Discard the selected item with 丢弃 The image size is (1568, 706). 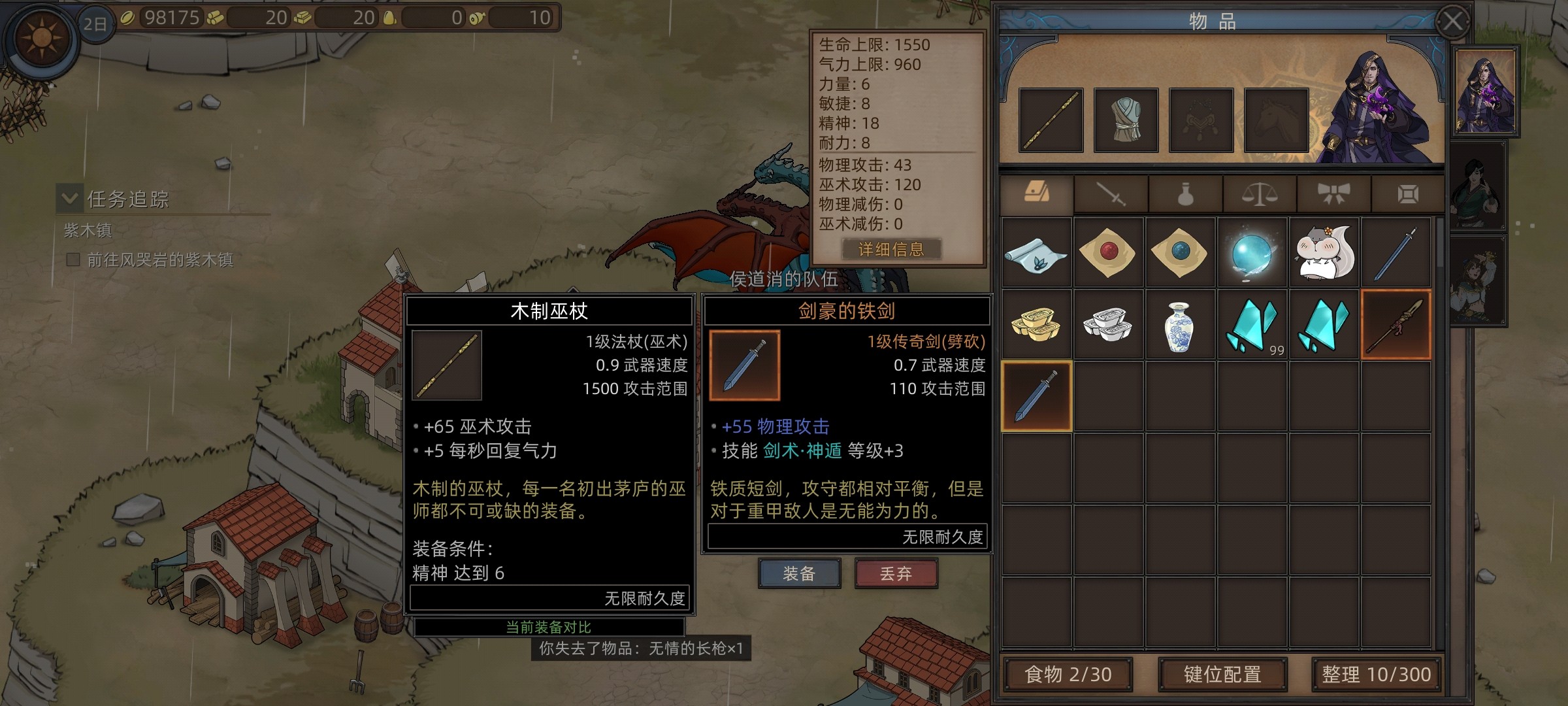coord(896,573)
